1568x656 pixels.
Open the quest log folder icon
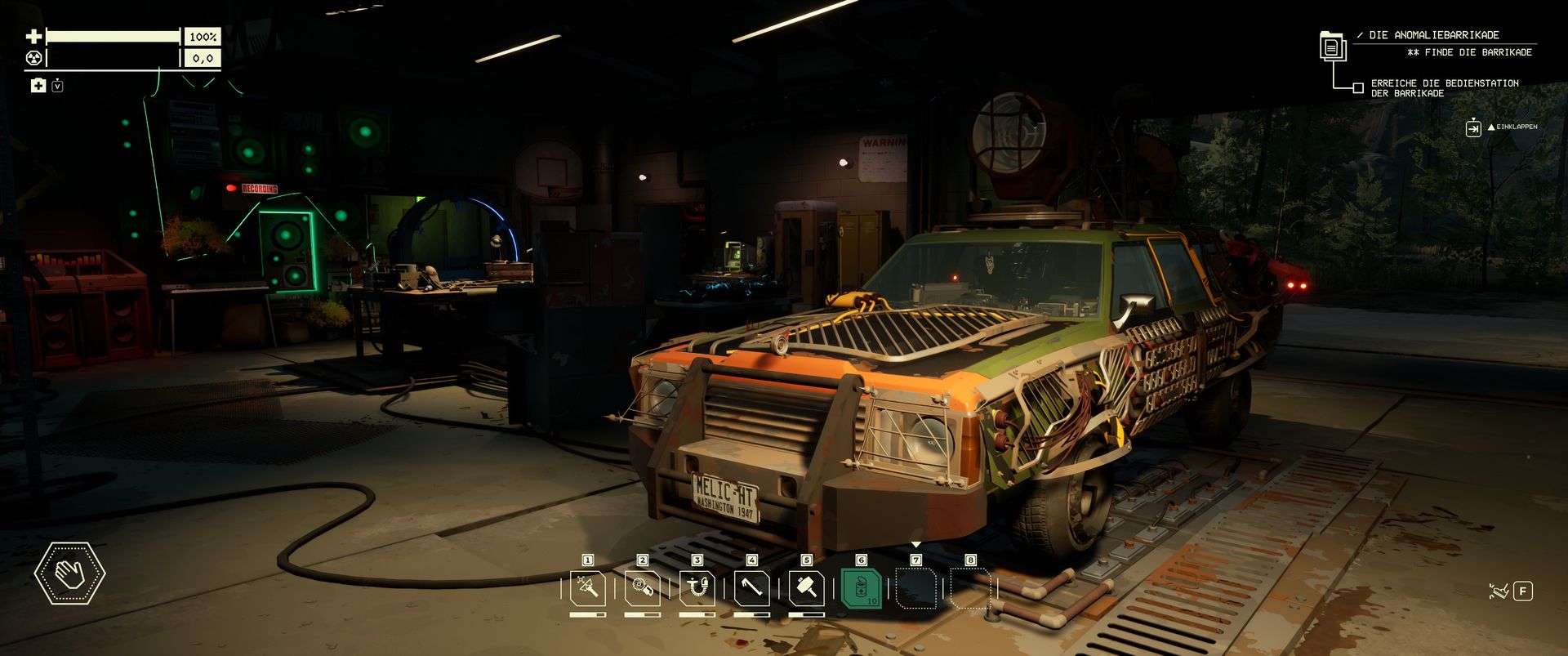1332,47
